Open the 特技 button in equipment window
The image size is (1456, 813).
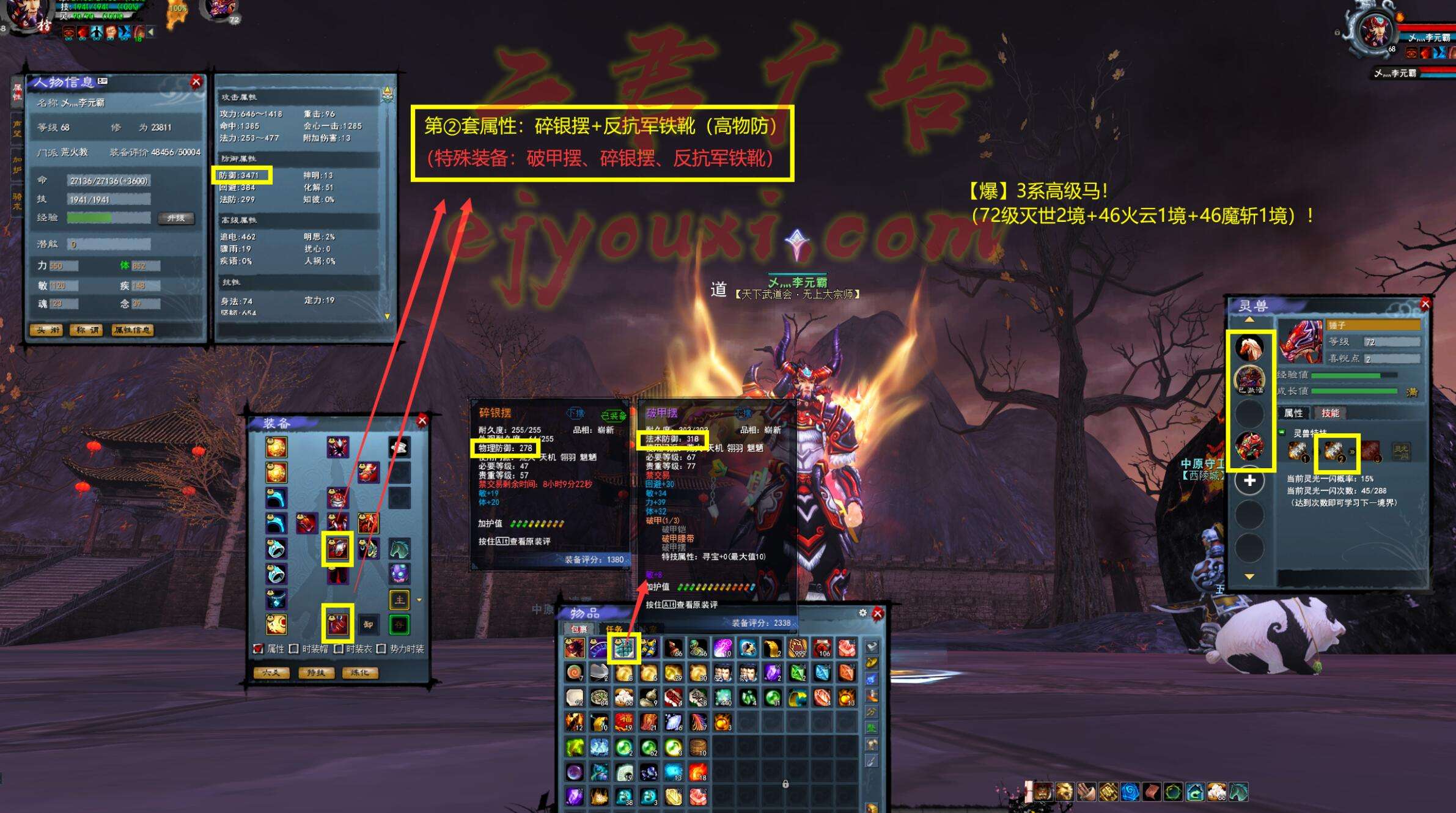click(315, 672)
